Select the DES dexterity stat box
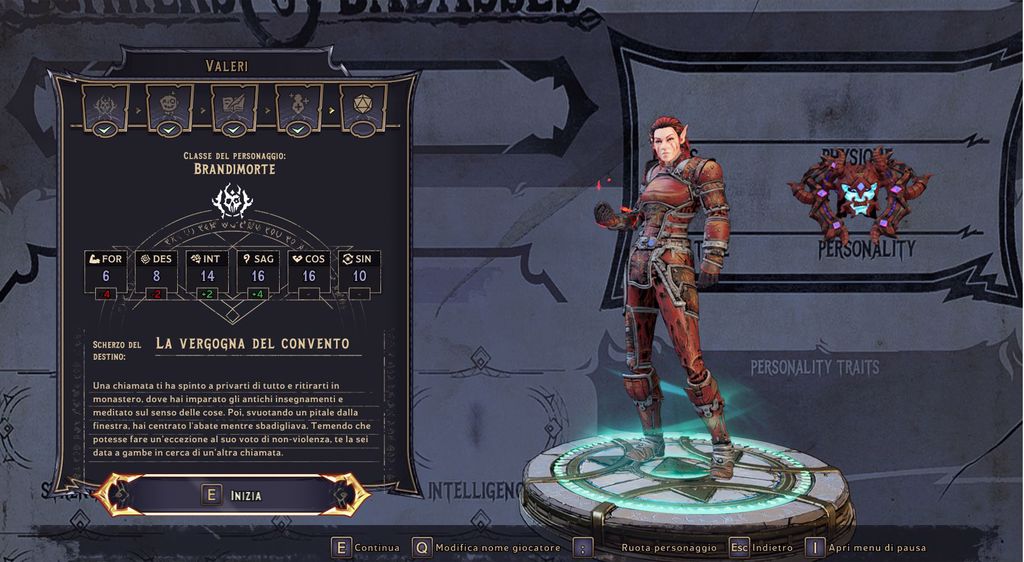Image resolution: width=1024 pixels, height=562 pixels. click(156, 272)
